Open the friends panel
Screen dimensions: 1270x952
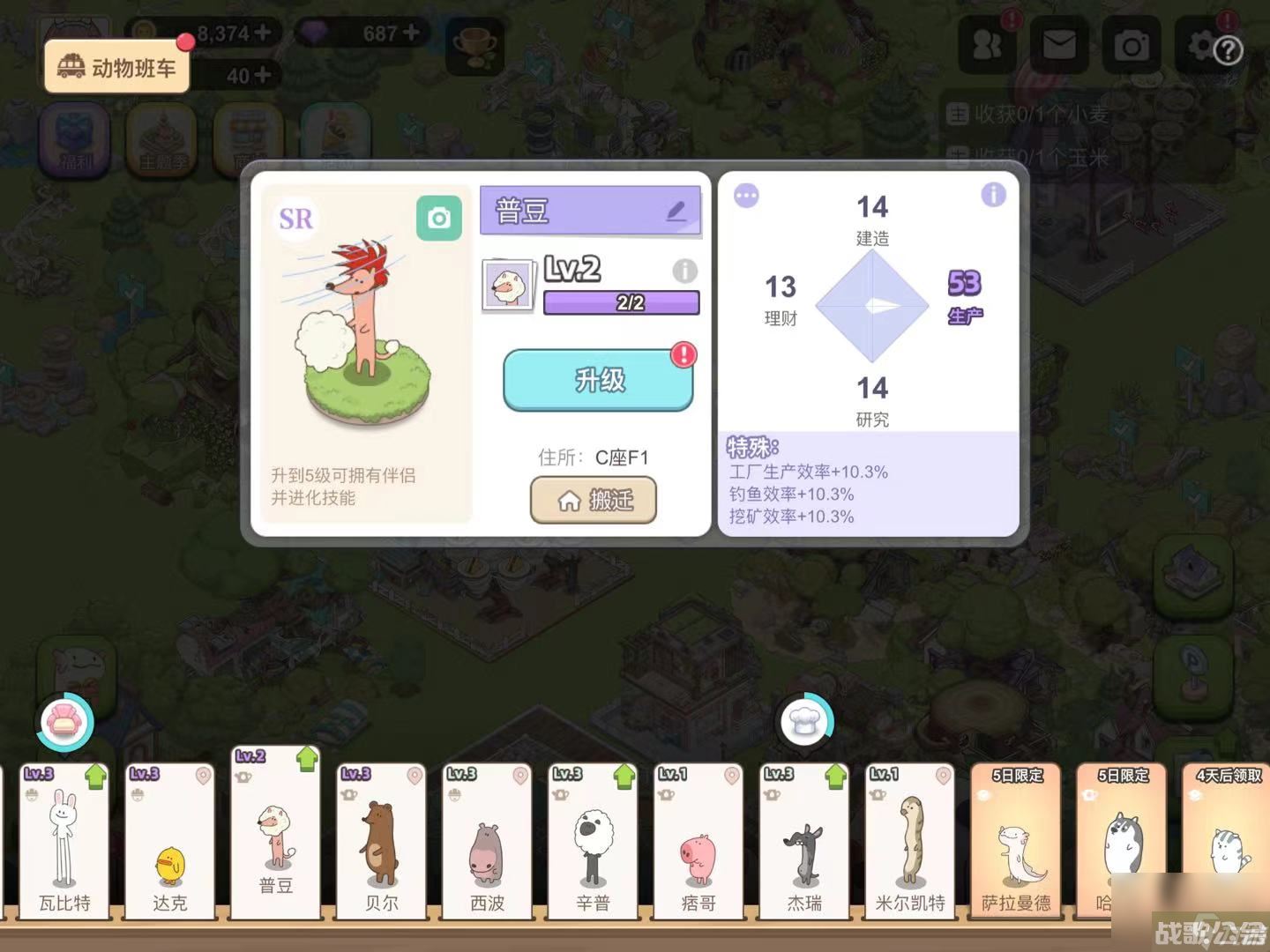[x=986, y=44]
